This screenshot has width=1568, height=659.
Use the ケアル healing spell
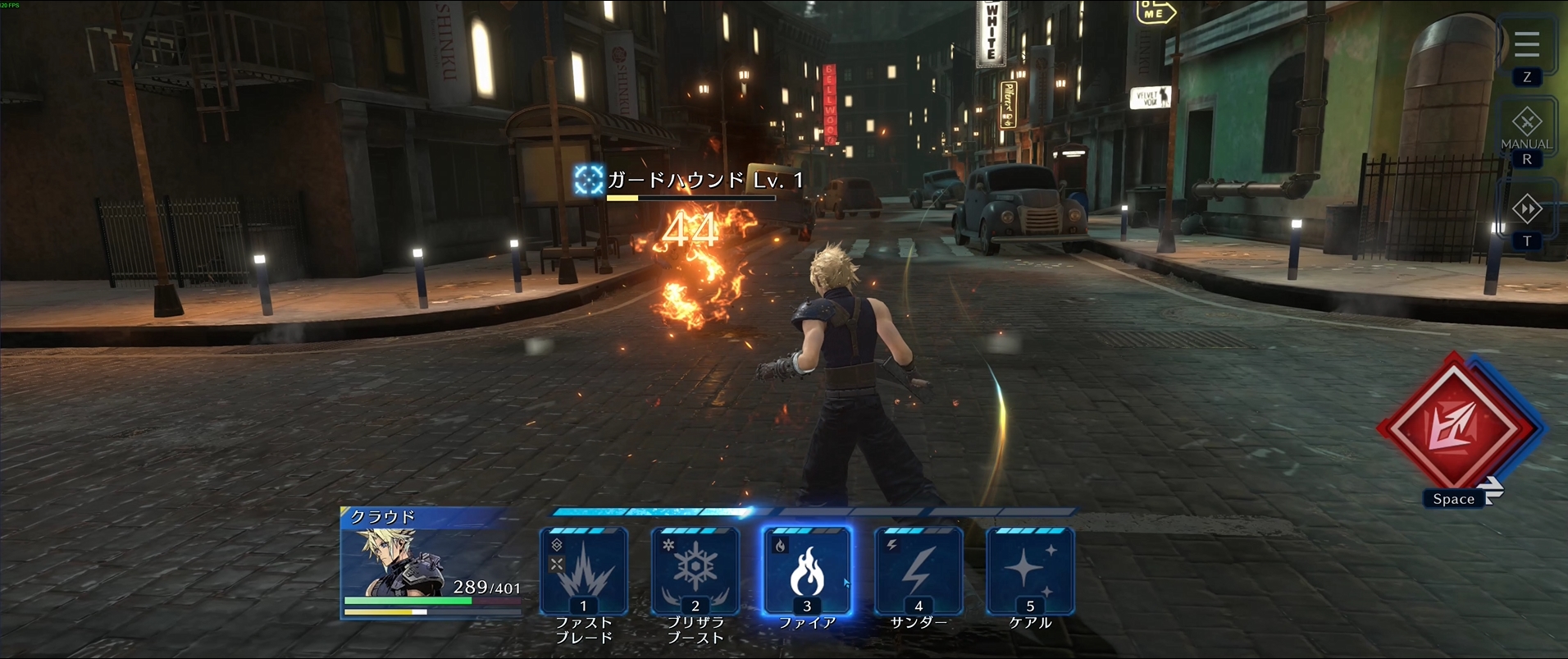click(x=1030, y=571)
